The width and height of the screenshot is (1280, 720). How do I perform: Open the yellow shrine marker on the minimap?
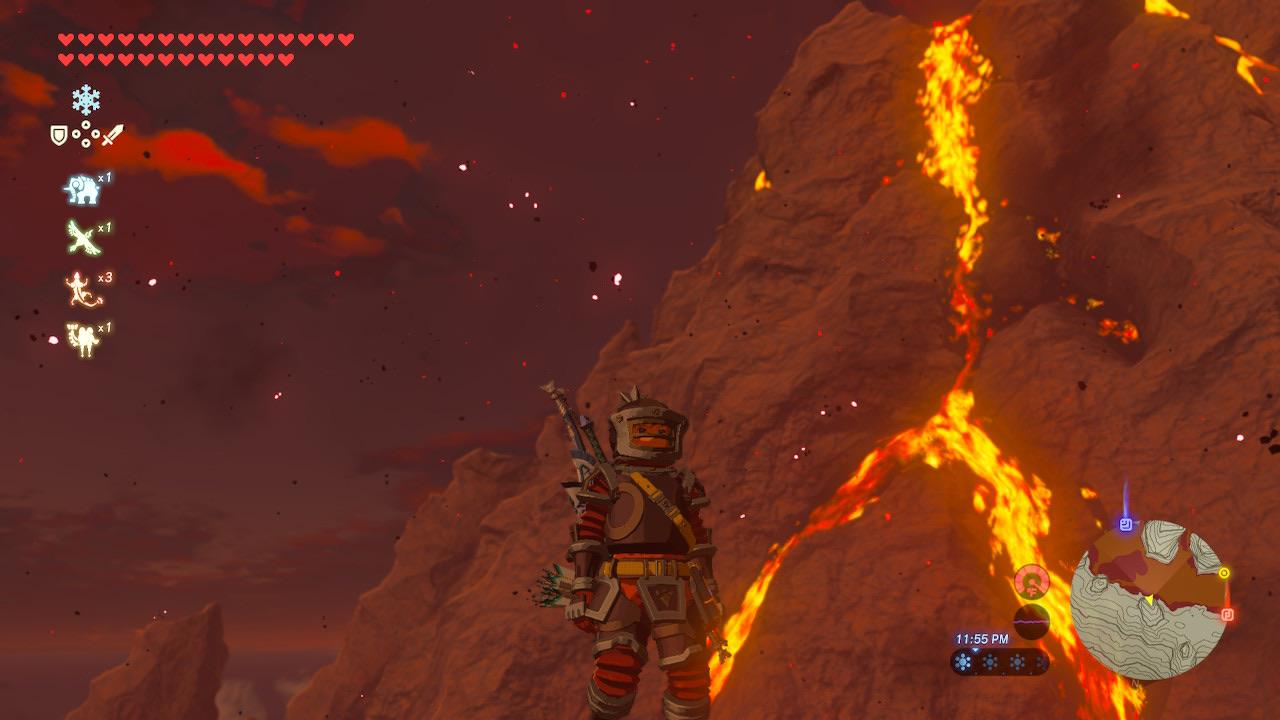click(x=1224, y=573)
